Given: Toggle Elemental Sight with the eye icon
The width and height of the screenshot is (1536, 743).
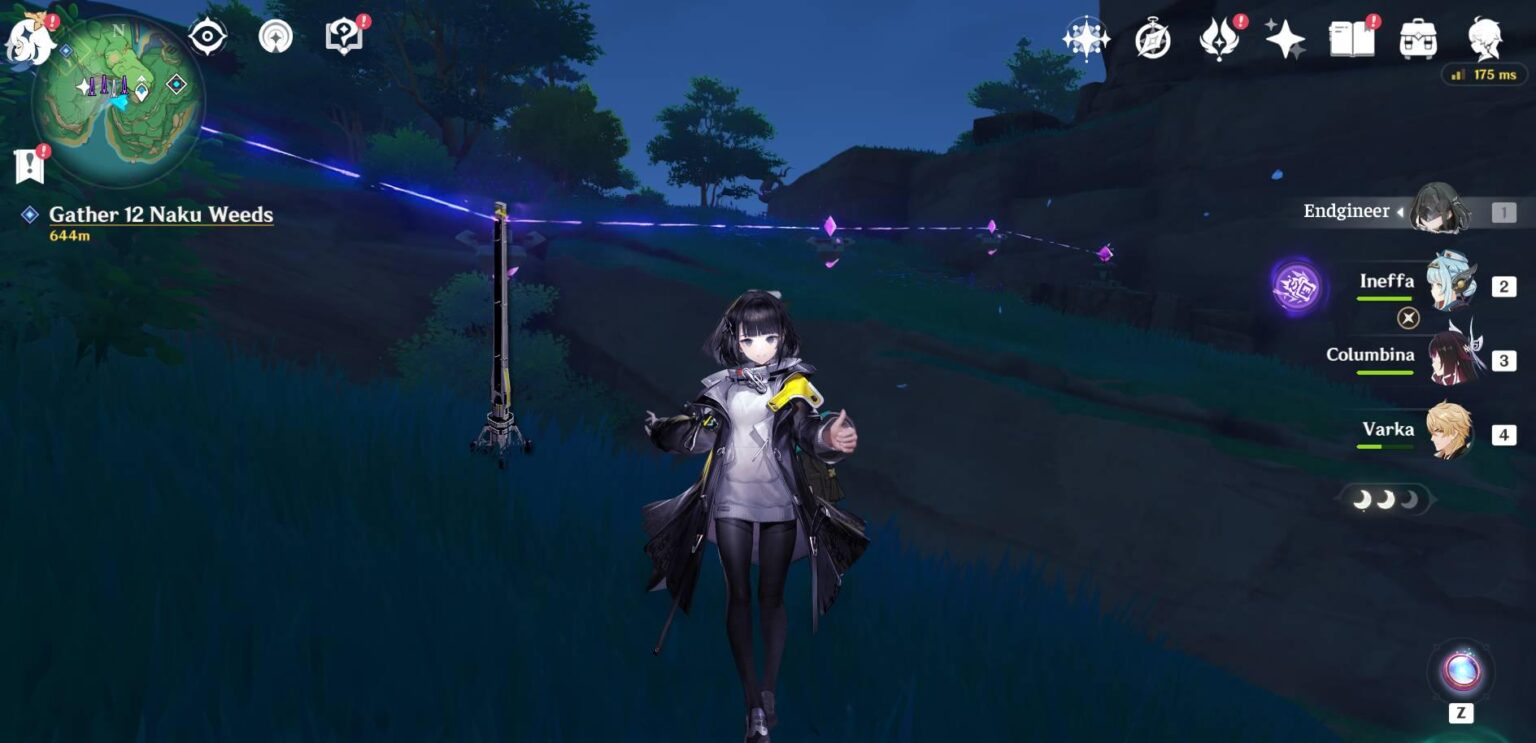Looking at the screenshot, I should 206,37.
